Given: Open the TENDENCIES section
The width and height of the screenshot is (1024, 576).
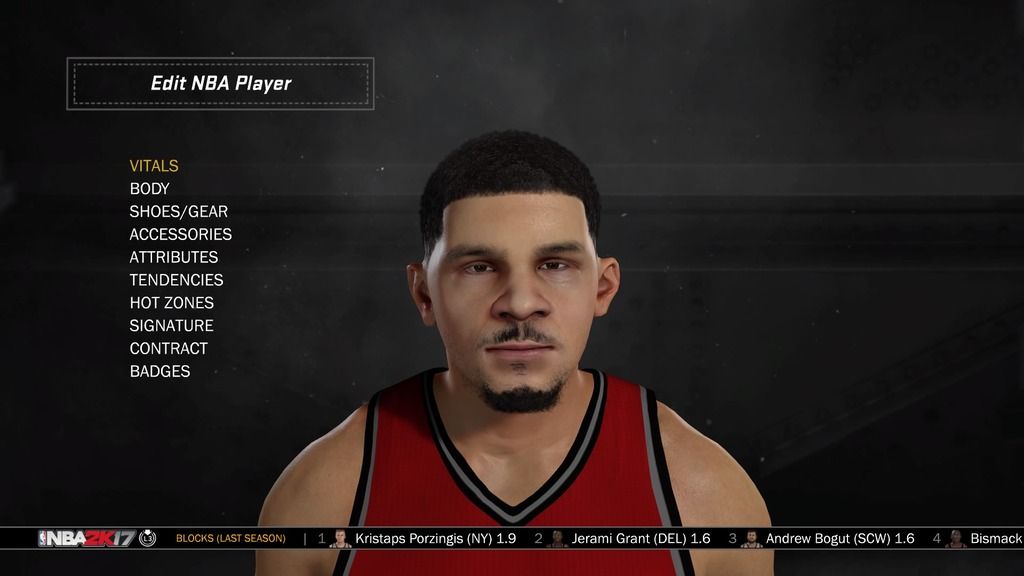Looking at the screenshot, I should pyautogui.click(x=177, y=280).
